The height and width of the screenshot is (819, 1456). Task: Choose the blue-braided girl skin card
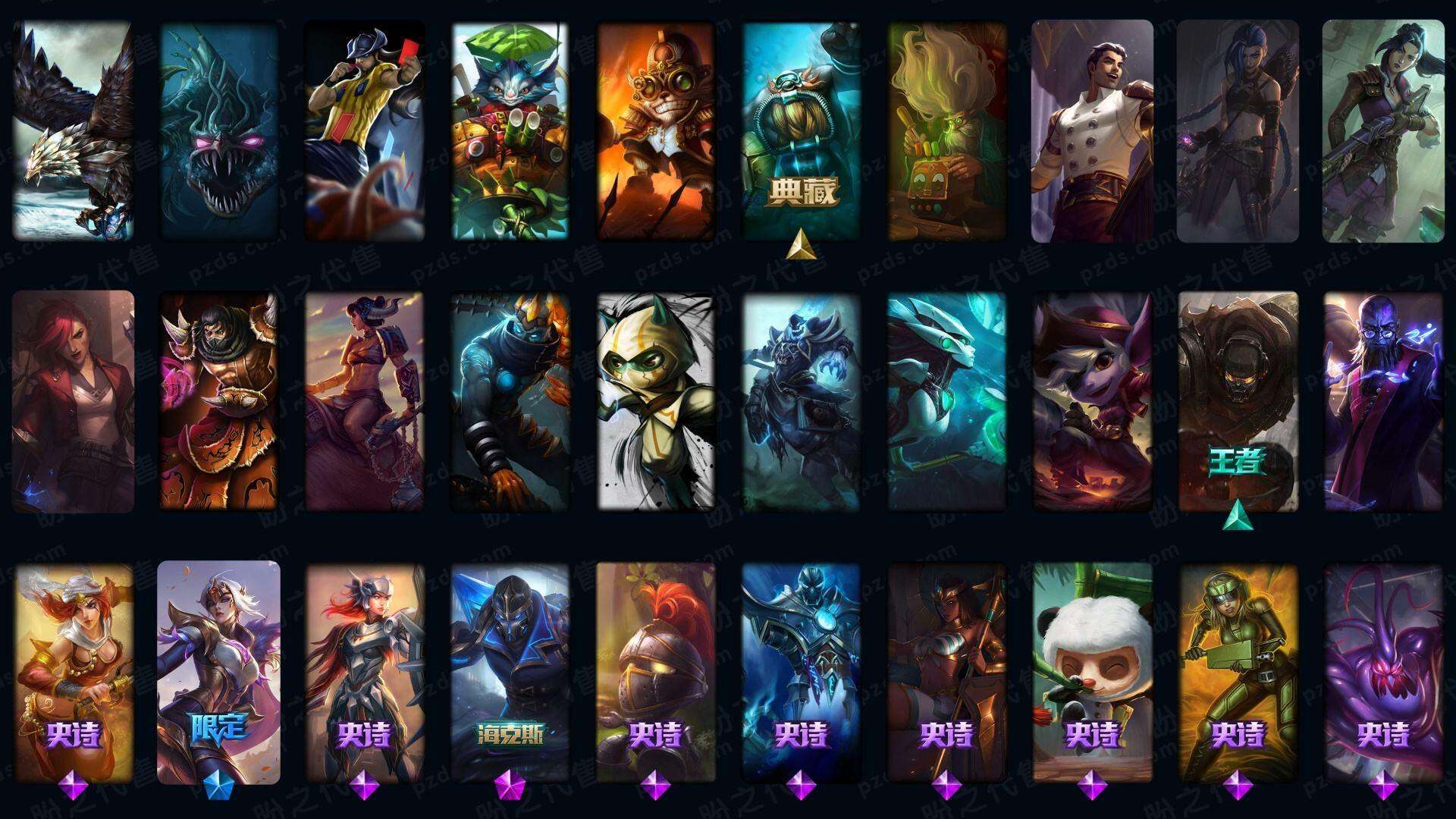[1237, 130]
